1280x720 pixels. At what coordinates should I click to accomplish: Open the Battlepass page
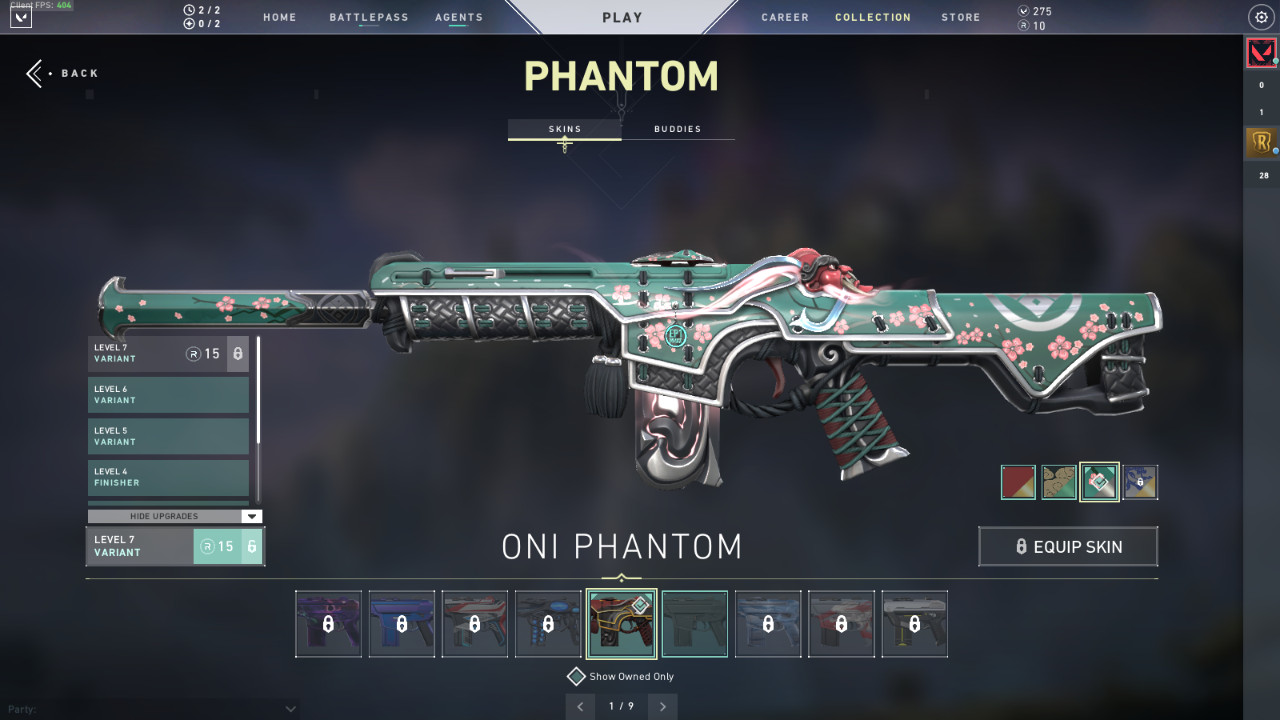(x=369, y=17)
